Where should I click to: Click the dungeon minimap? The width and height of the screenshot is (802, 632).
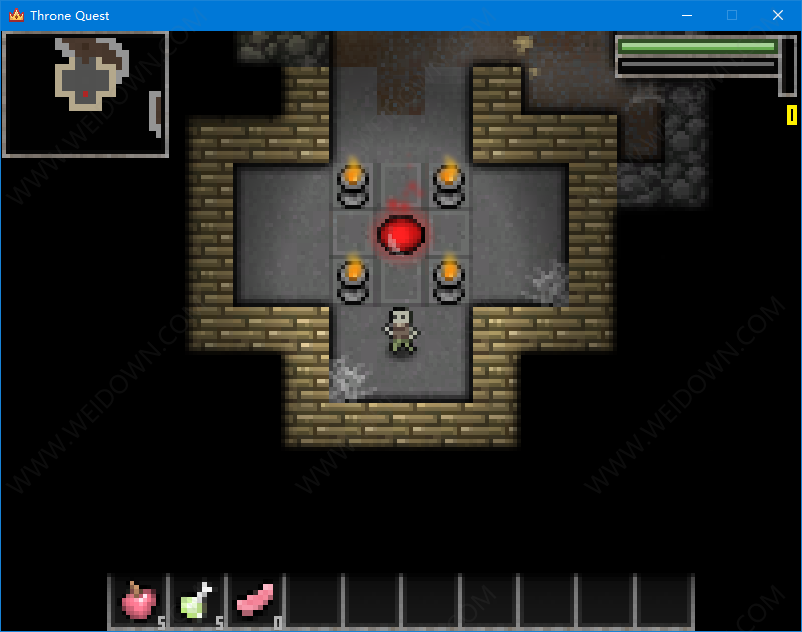coord(85,94)
